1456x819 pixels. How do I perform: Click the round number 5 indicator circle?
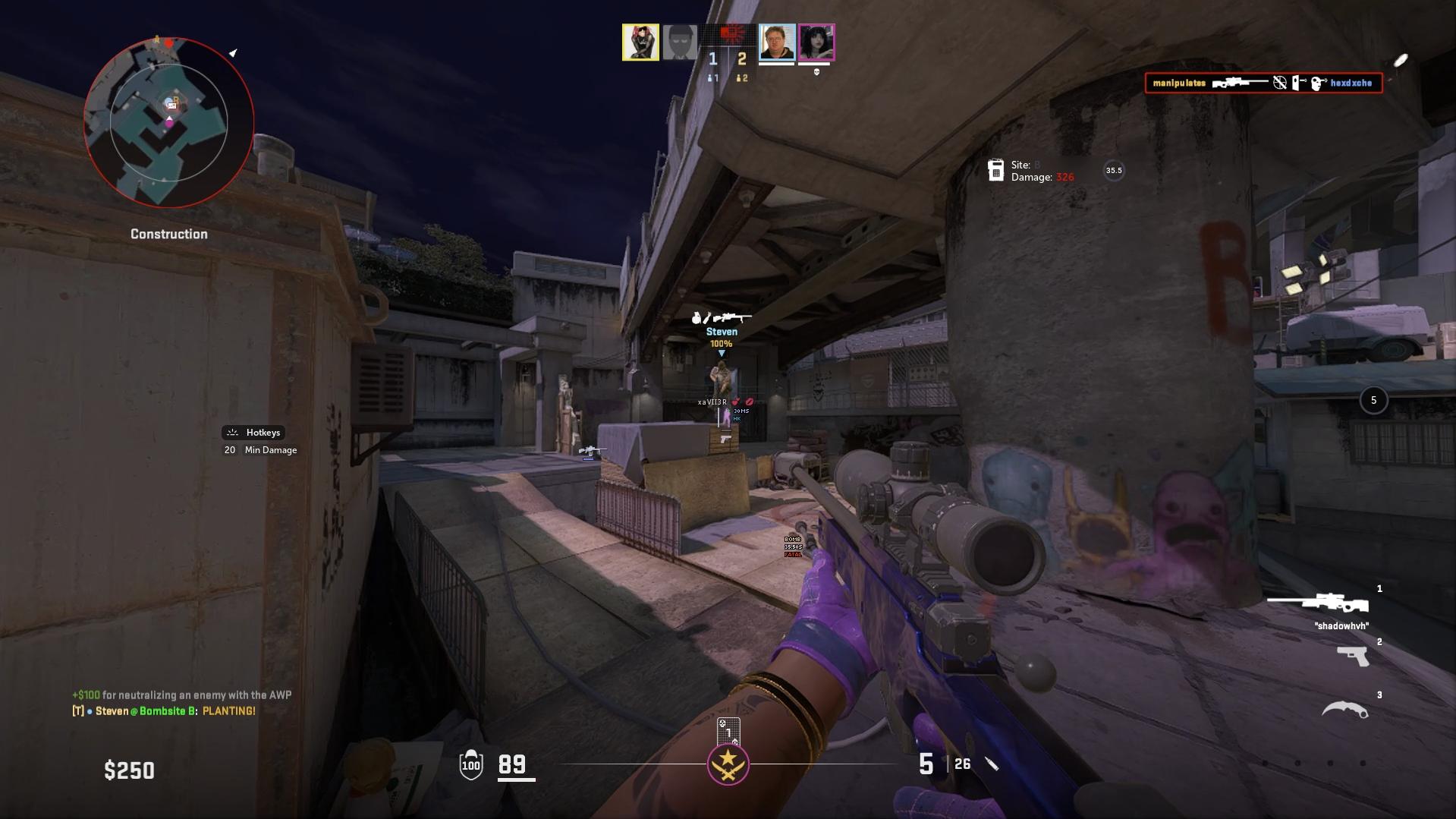click(1373, 400)
